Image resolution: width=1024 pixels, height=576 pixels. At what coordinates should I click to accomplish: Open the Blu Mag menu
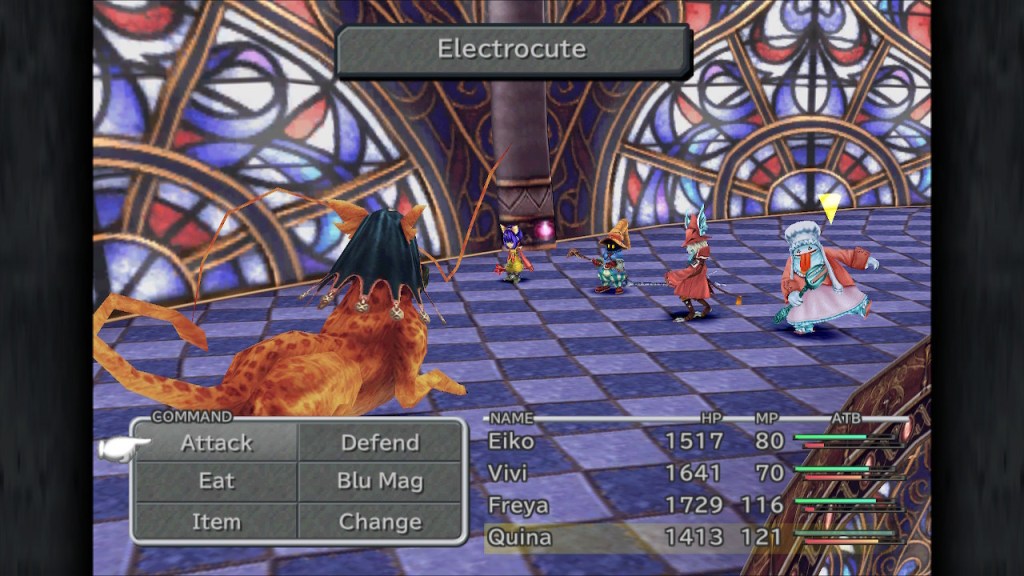coord(380,481)
